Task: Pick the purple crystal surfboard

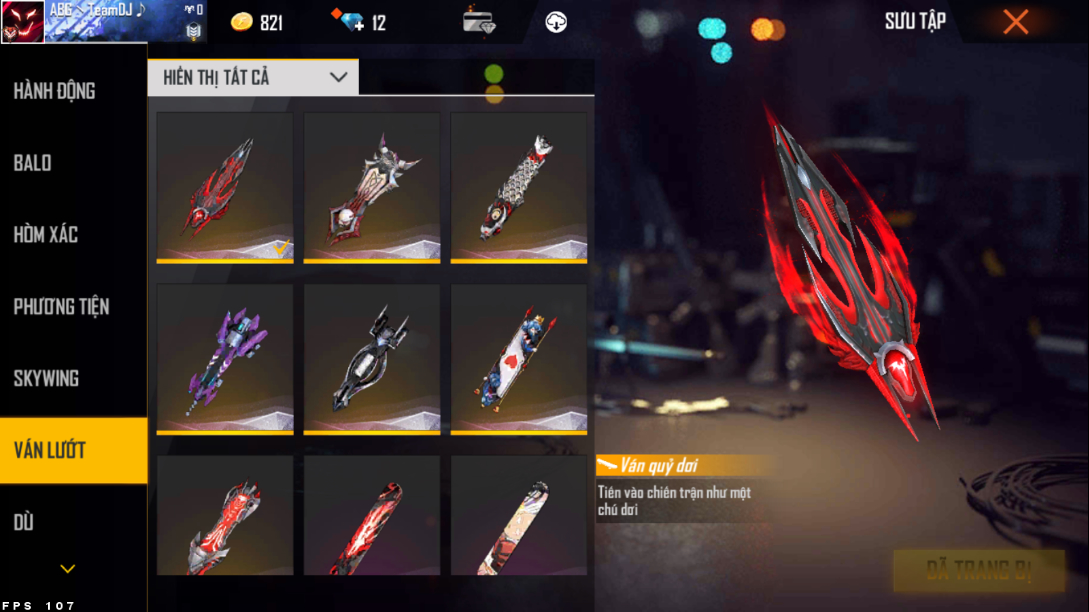Action: (224, 359)
